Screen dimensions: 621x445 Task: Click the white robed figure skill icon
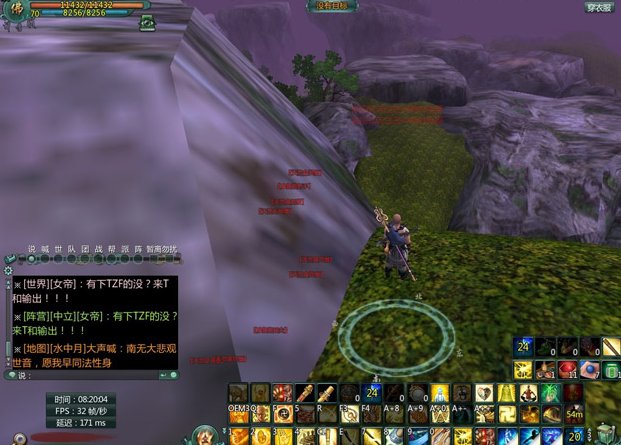(438, 392)
